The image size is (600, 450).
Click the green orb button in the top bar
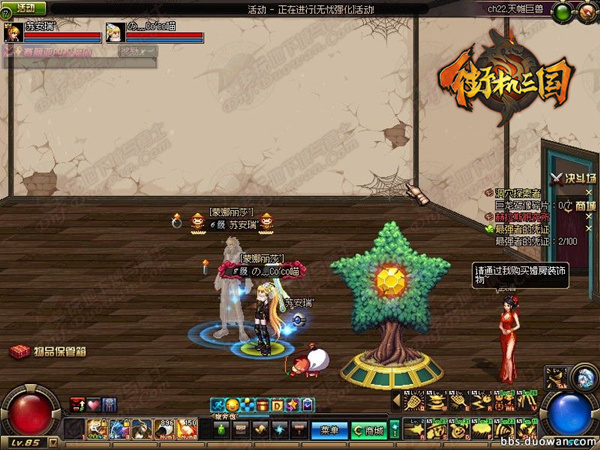point(564,13)
